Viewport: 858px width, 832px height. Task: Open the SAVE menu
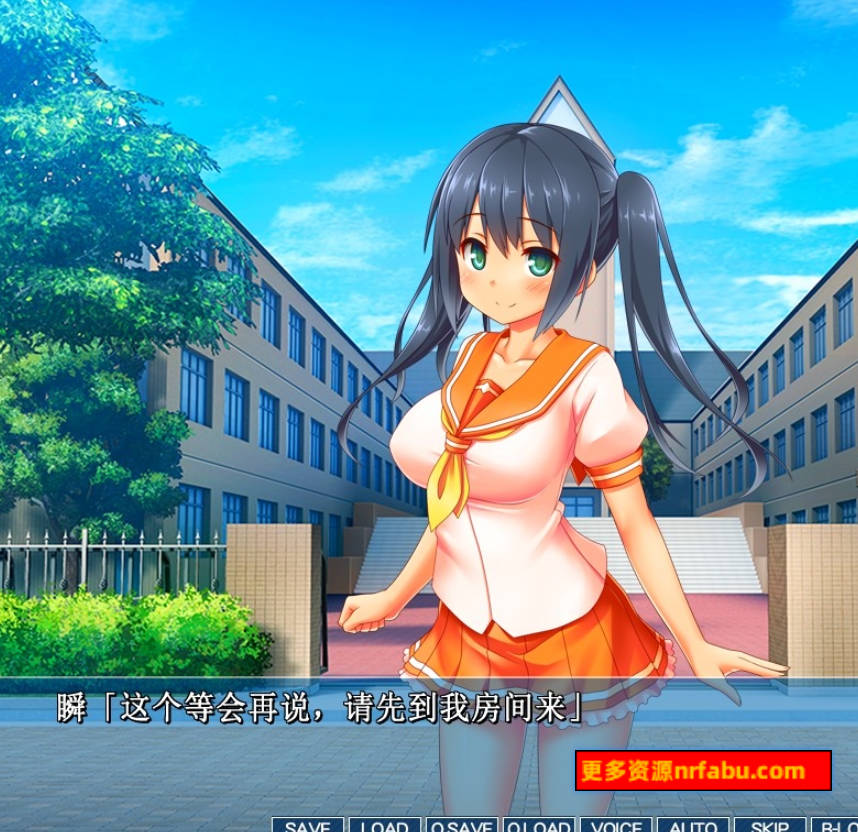pyautogui.click(x=308, y=825)
